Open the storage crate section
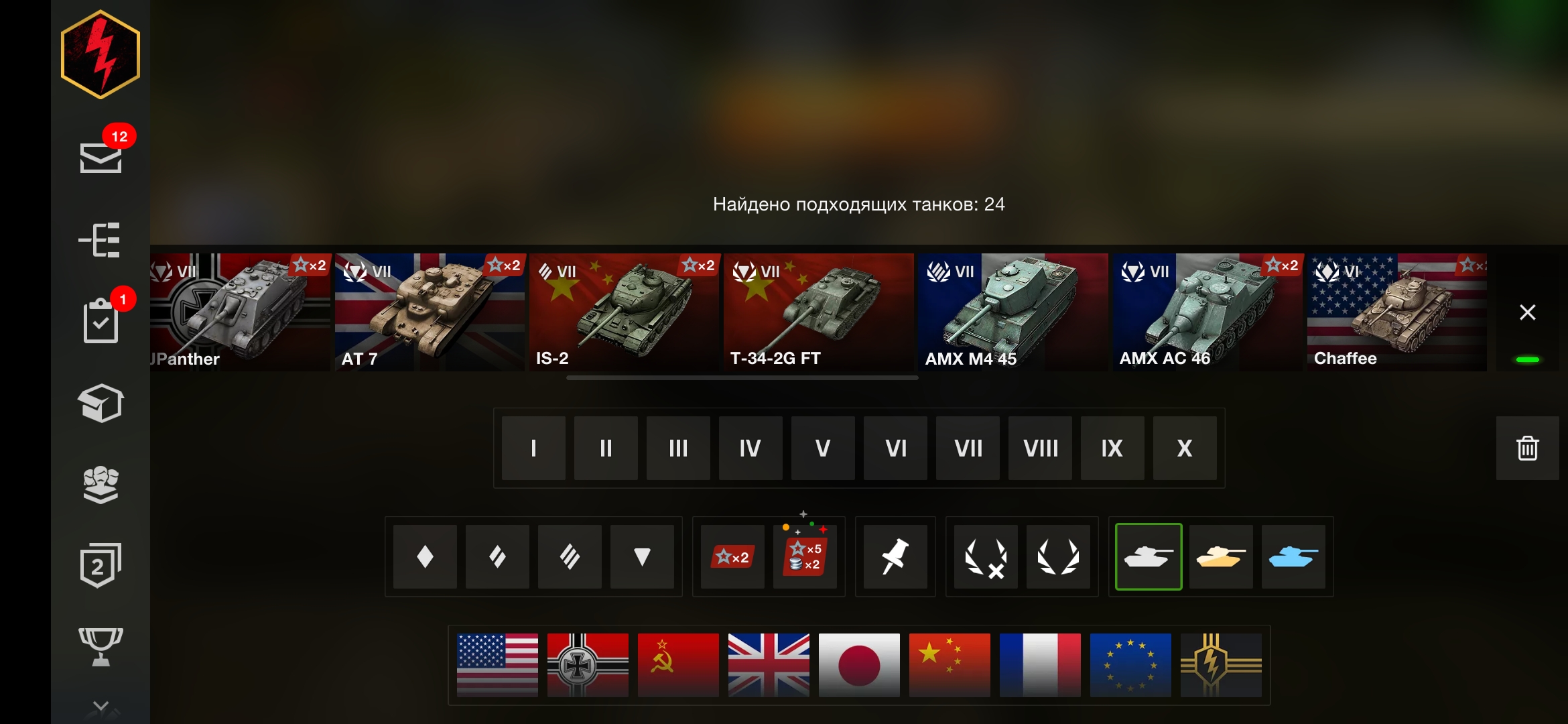Image resolution: width=1568 pixels, height=724 pixels. 101,402
